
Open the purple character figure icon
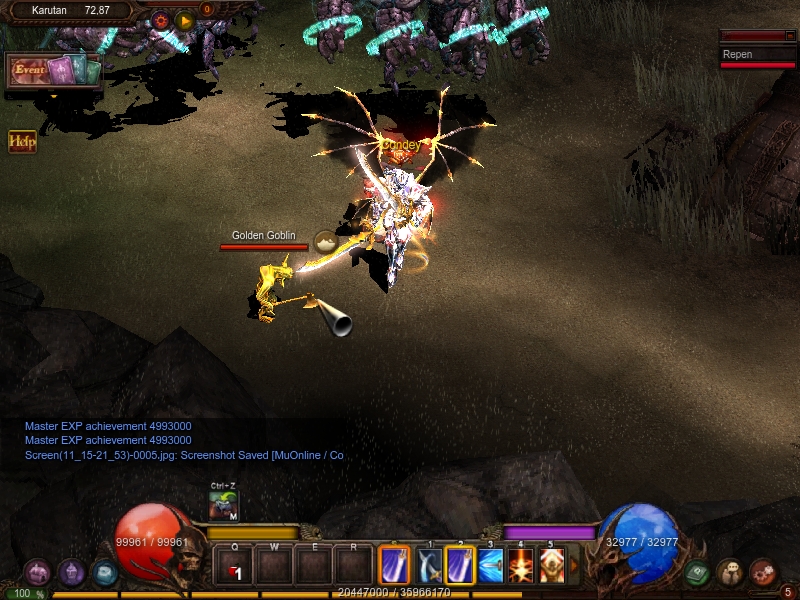click(x=71, y=572)
